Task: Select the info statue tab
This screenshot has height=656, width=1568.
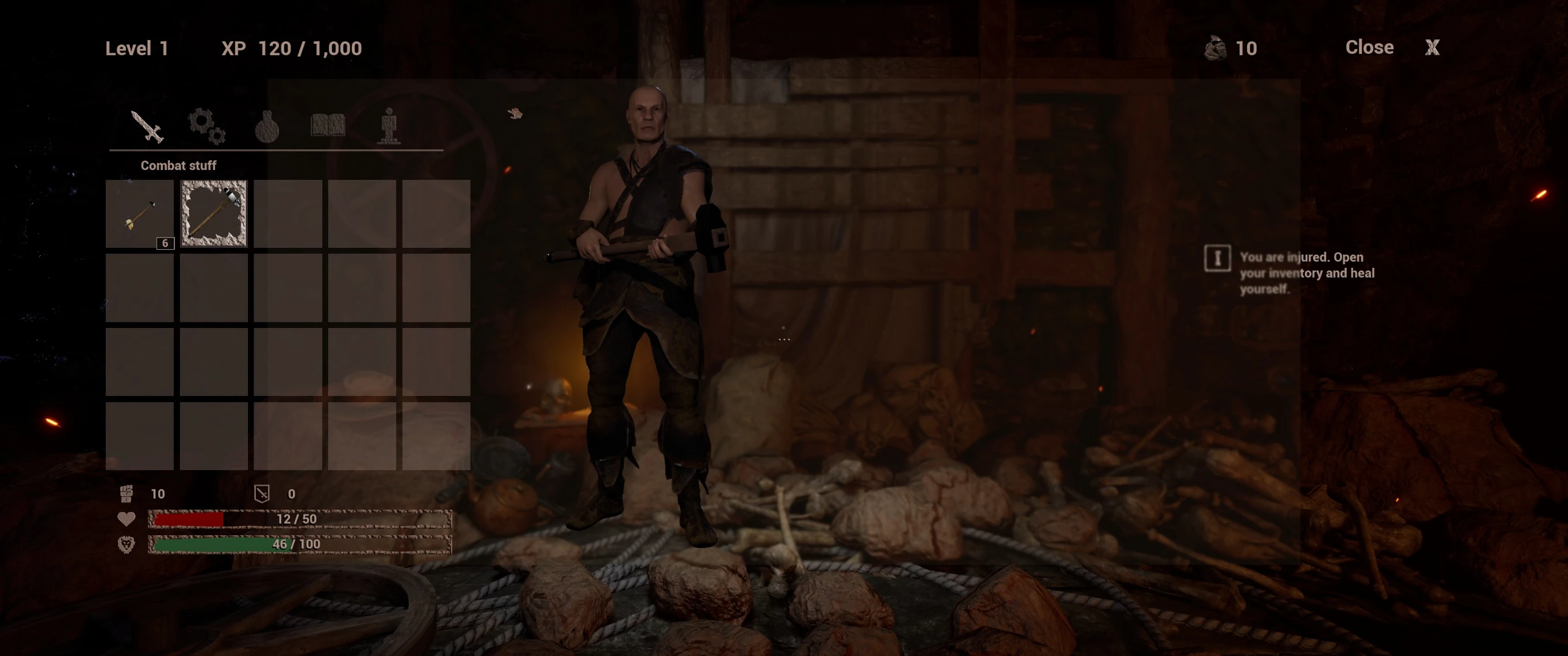Action: pos(389,126)
